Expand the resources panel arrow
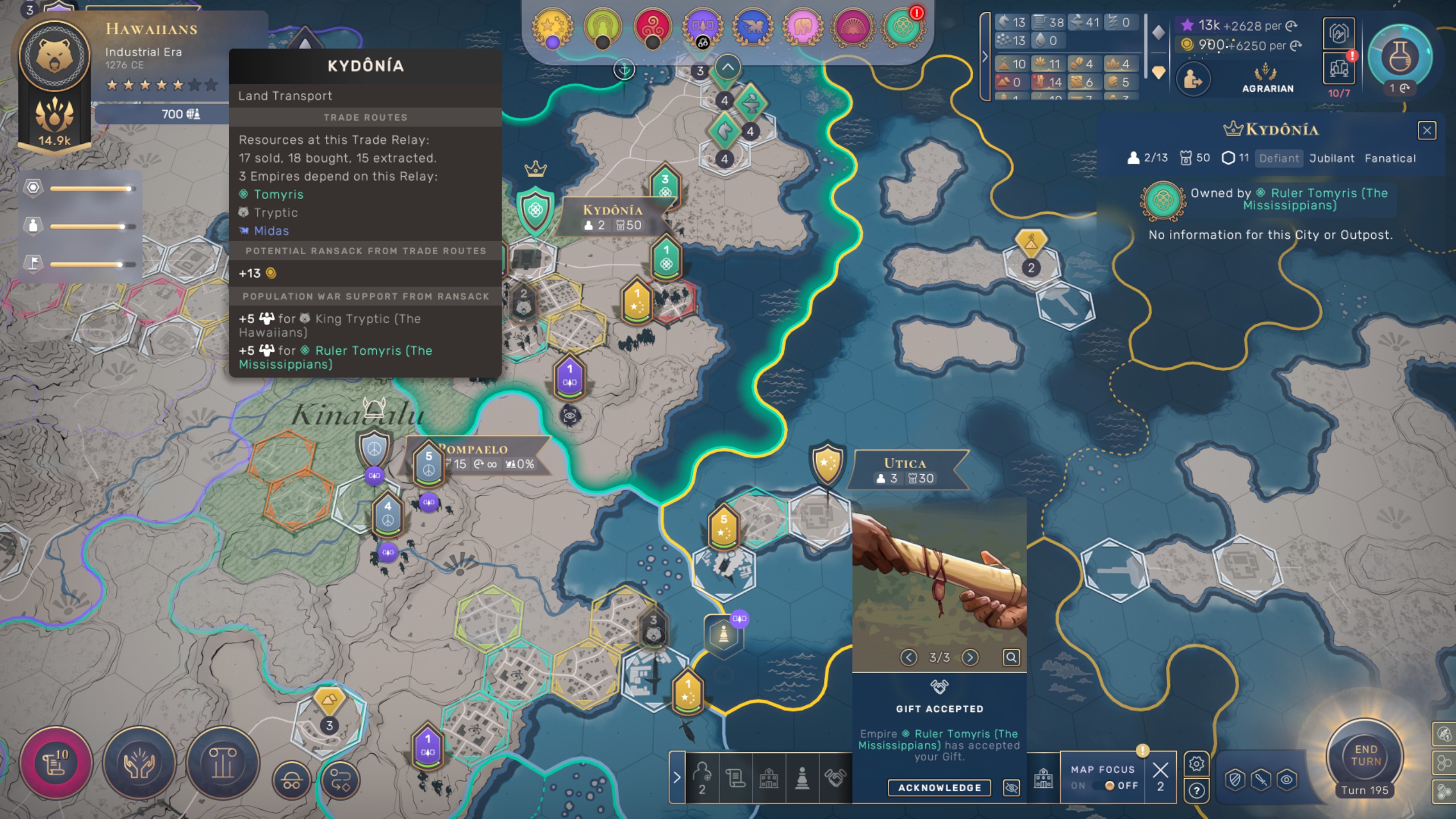This screenshot has width=1456, height=819. tap(985, 57)
